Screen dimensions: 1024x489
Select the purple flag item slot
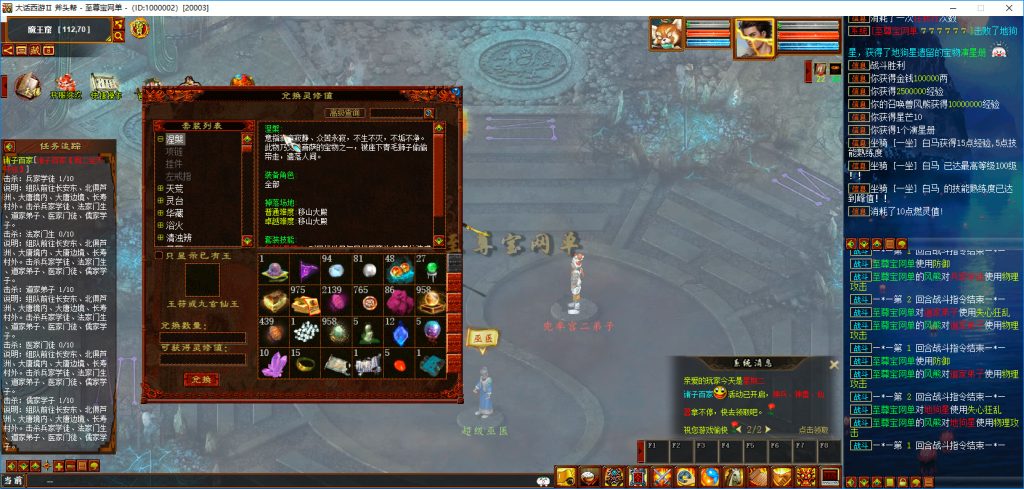pyautogui.click(x=304, y=270)
